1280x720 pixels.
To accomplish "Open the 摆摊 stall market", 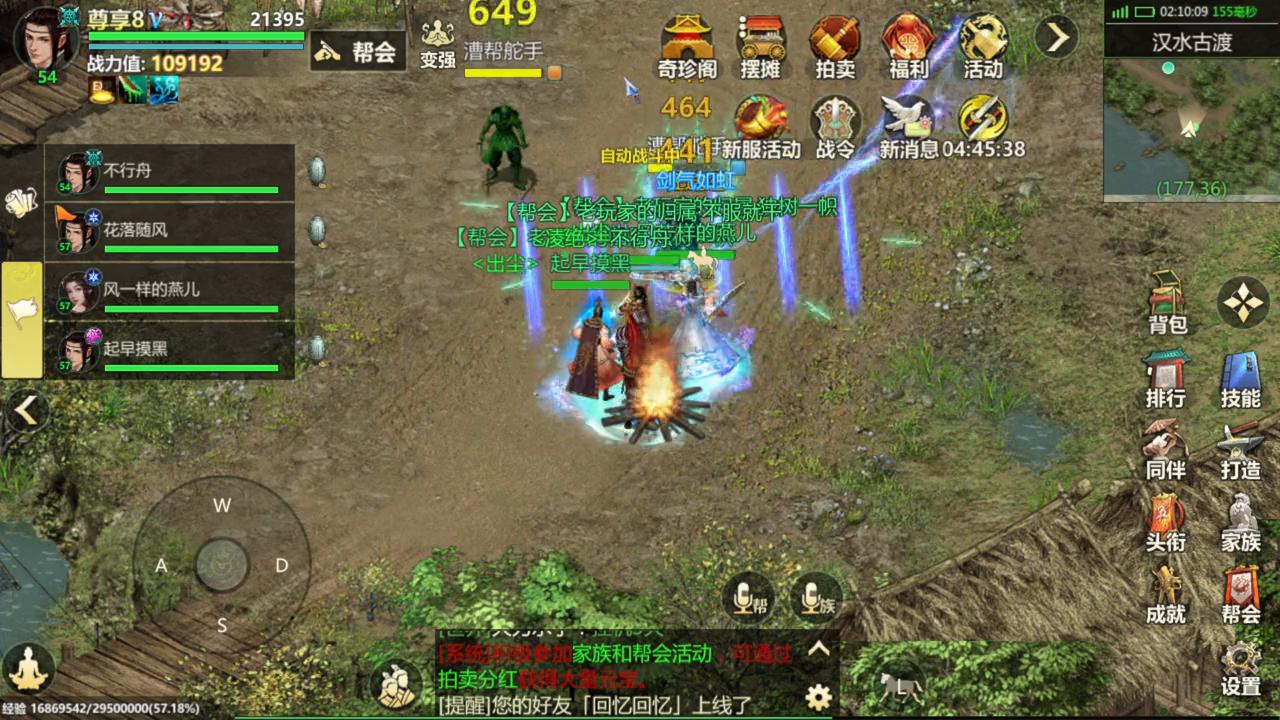I will pos(761,46).
